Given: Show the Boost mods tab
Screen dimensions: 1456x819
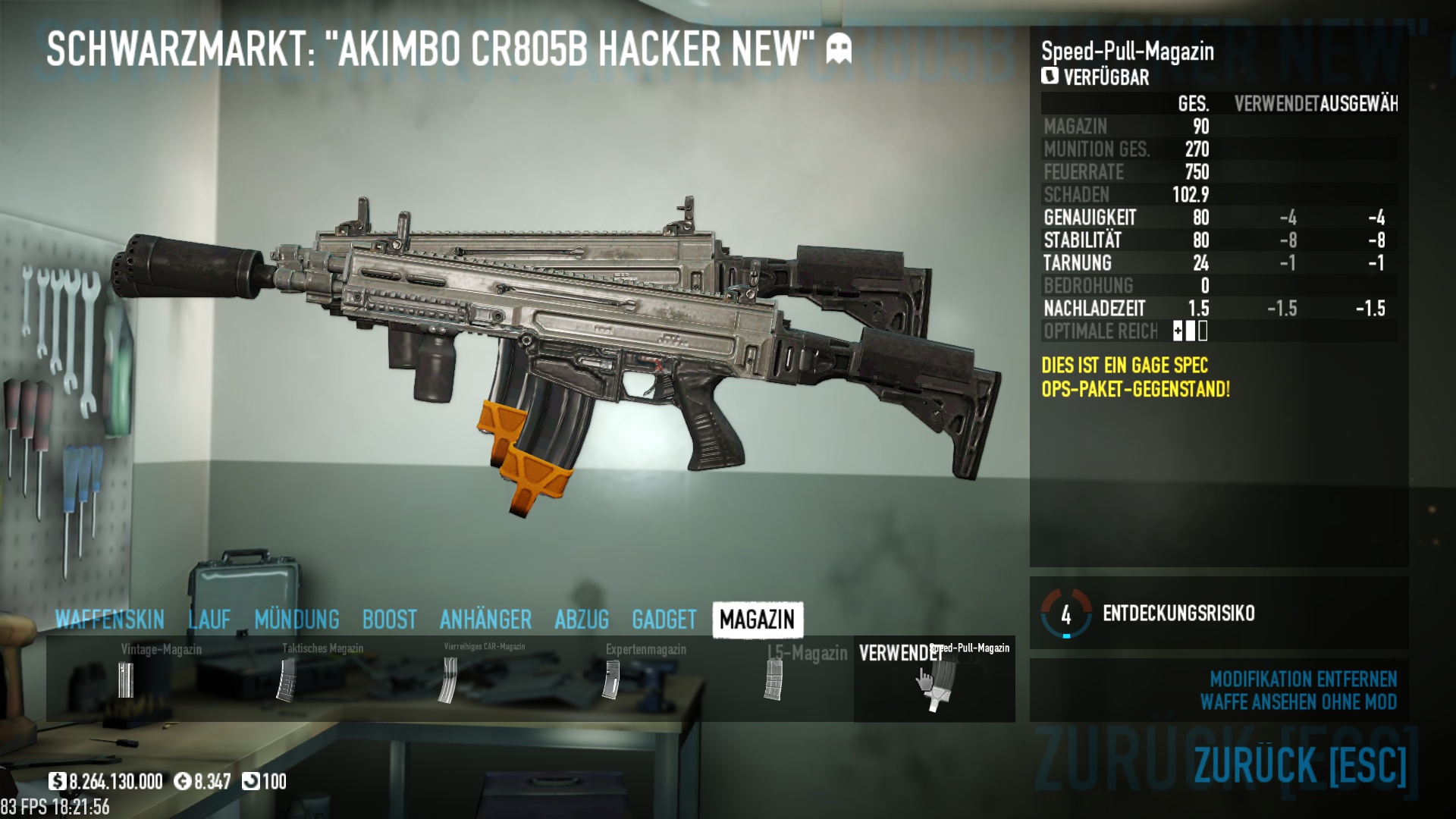Looking at the screenshot, I should tap(389, 620).
